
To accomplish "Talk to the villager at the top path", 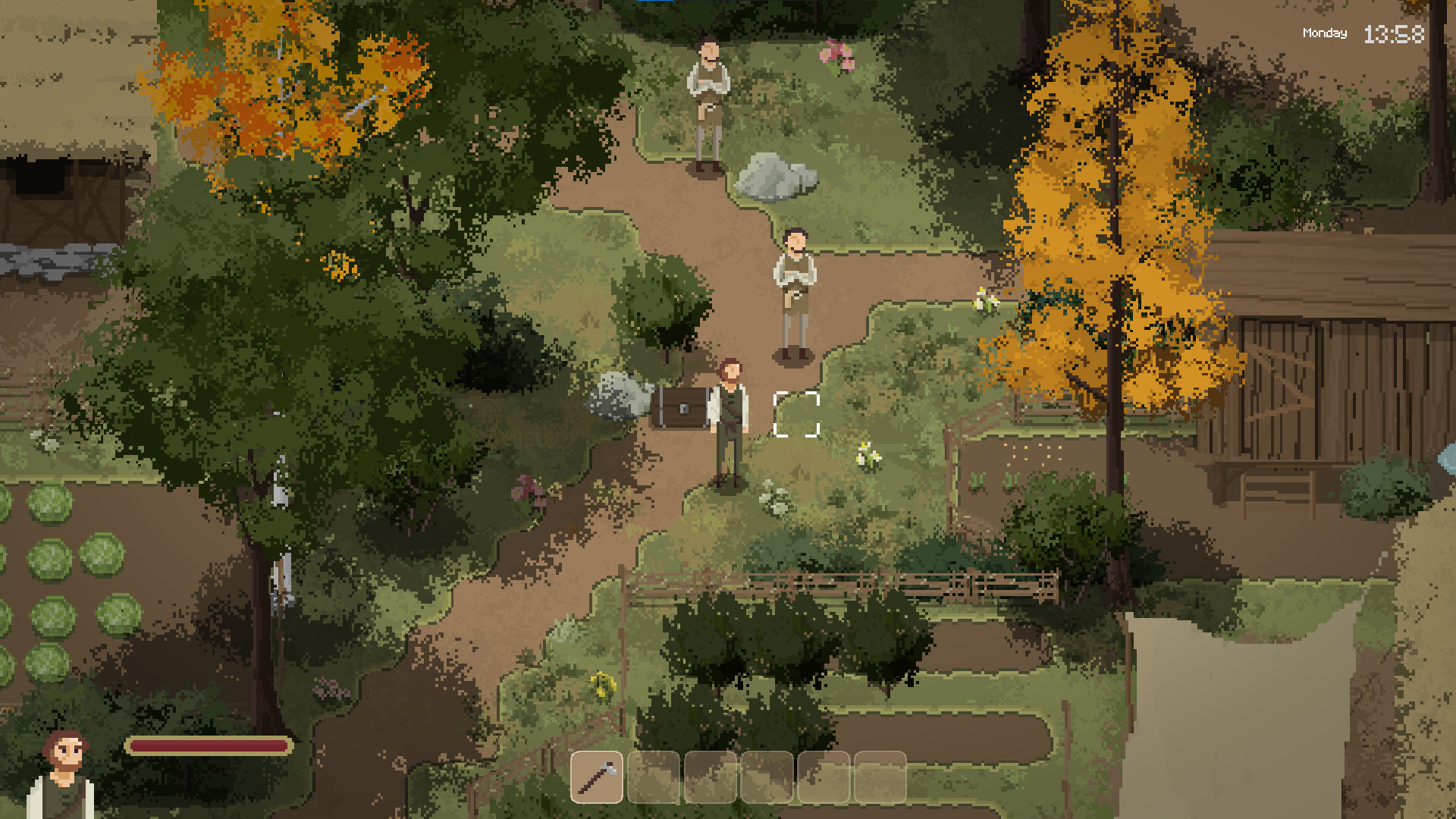I will [708, 99].
